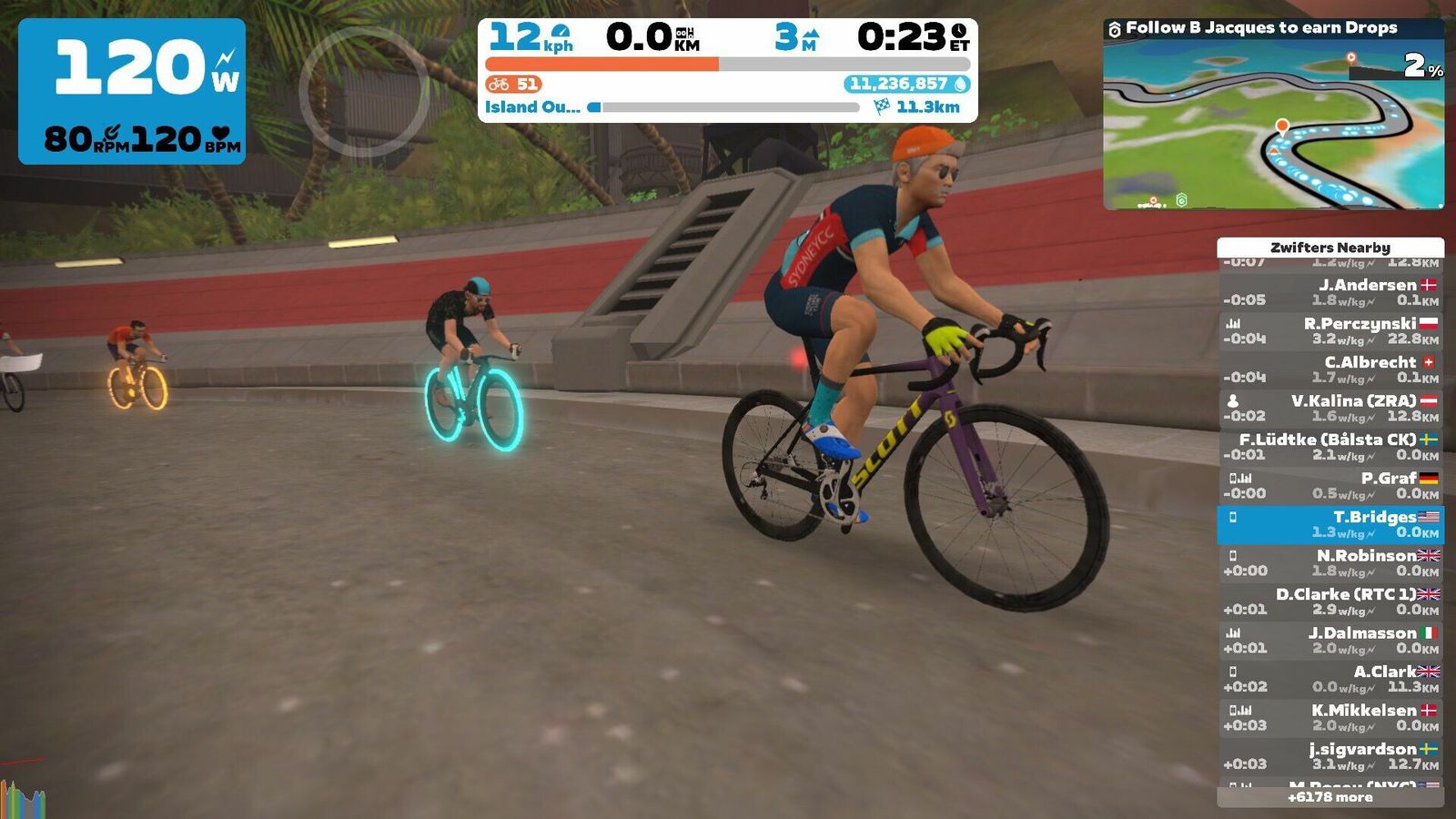
Task: Click N.Robinson in nearby riders
Action: pyautogui.click(x=1330, y=563)
